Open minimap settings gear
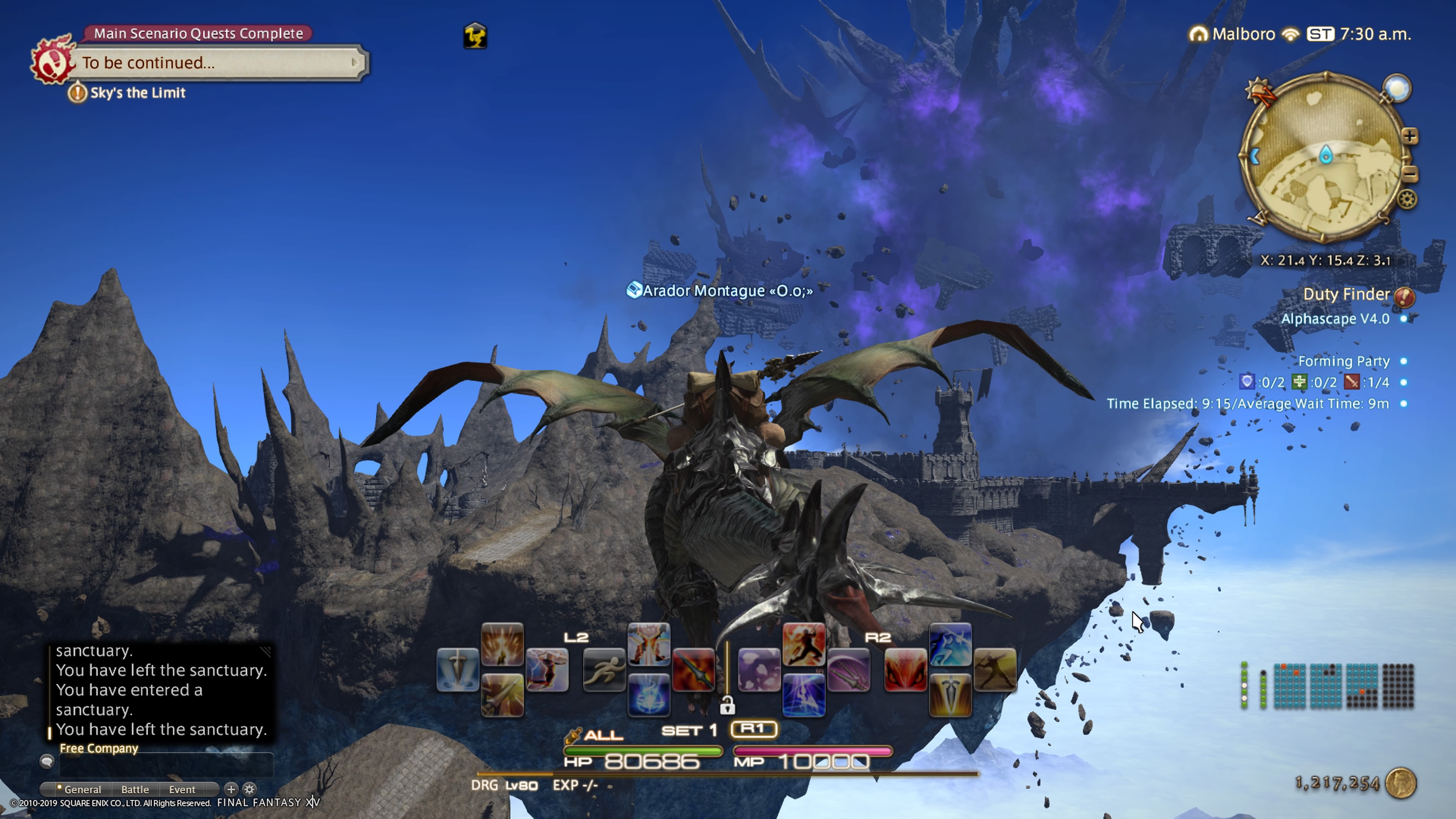Viewport: 1456px width, 819px height. 1407,199
